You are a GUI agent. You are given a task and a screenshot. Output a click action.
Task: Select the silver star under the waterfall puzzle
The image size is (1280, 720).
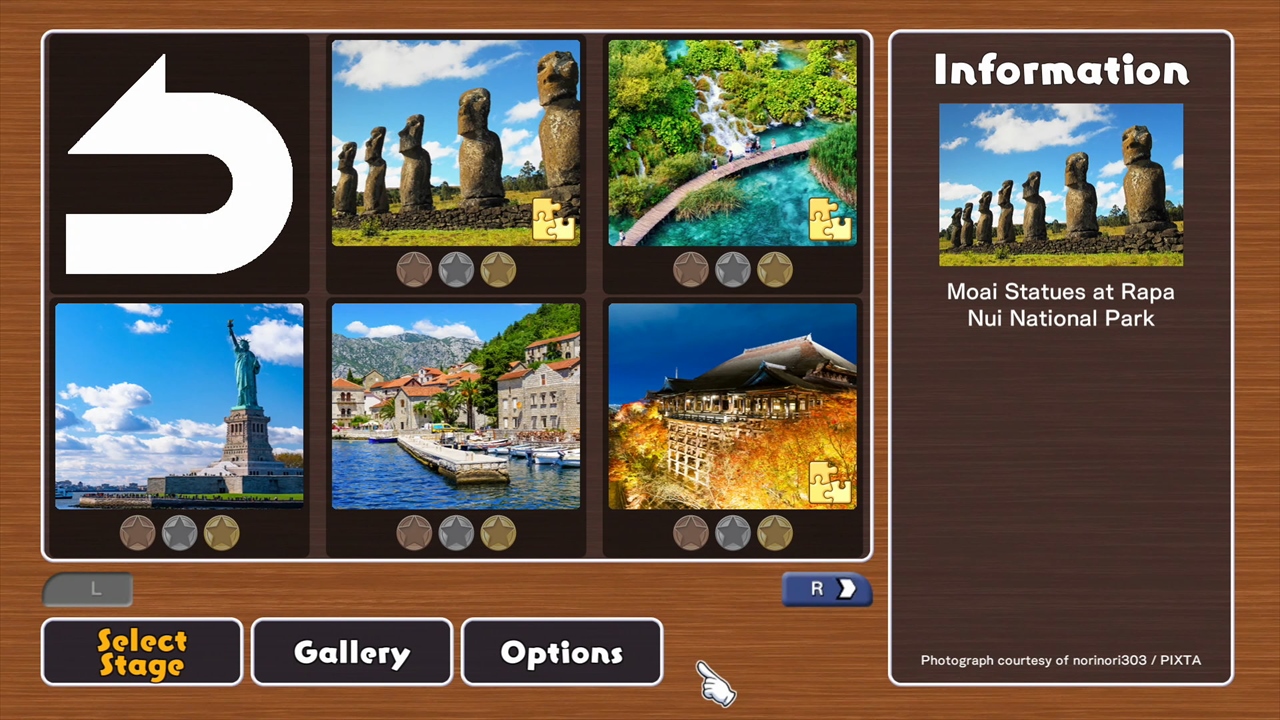tap(733, 268)
